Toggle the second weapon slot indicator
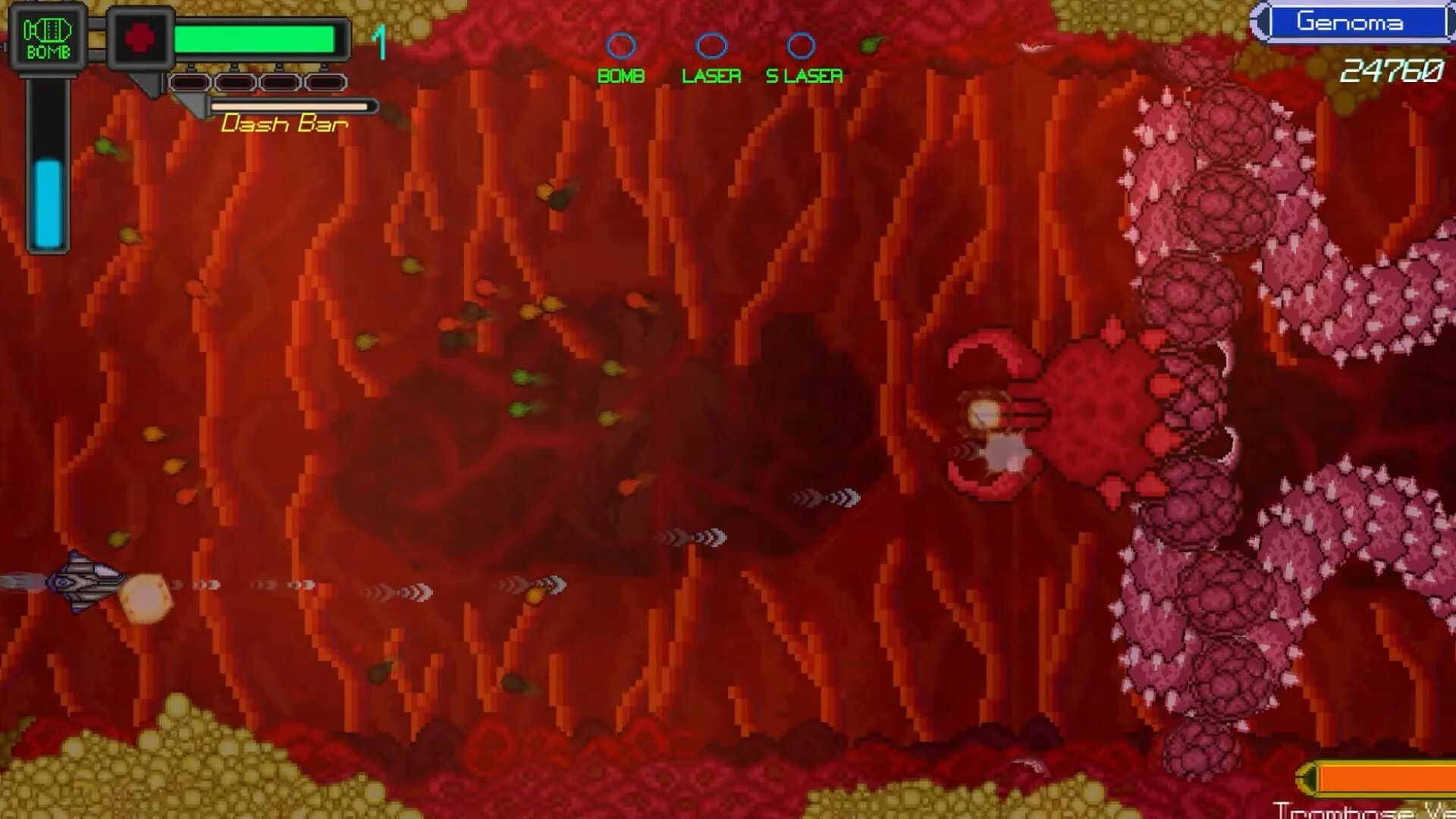1456x819 pixels. point(235,83)
